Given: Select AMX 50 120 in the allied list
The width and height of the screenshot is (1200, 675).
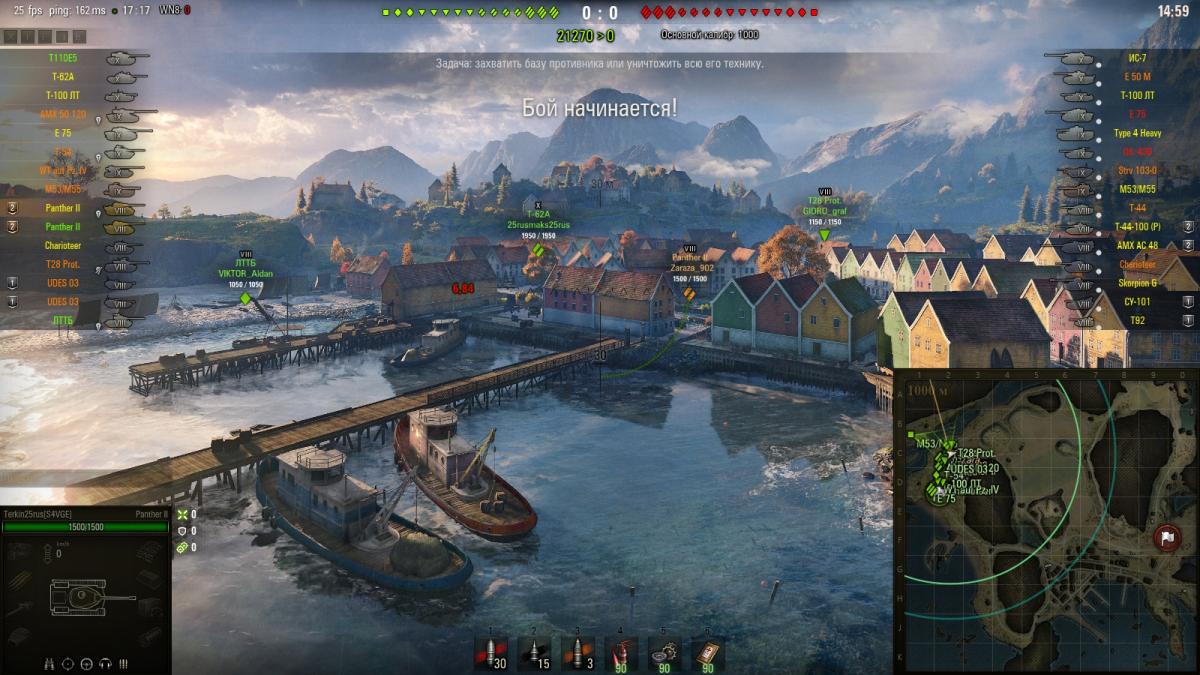Looking at the screenshot, I should [x=62, y=114].
